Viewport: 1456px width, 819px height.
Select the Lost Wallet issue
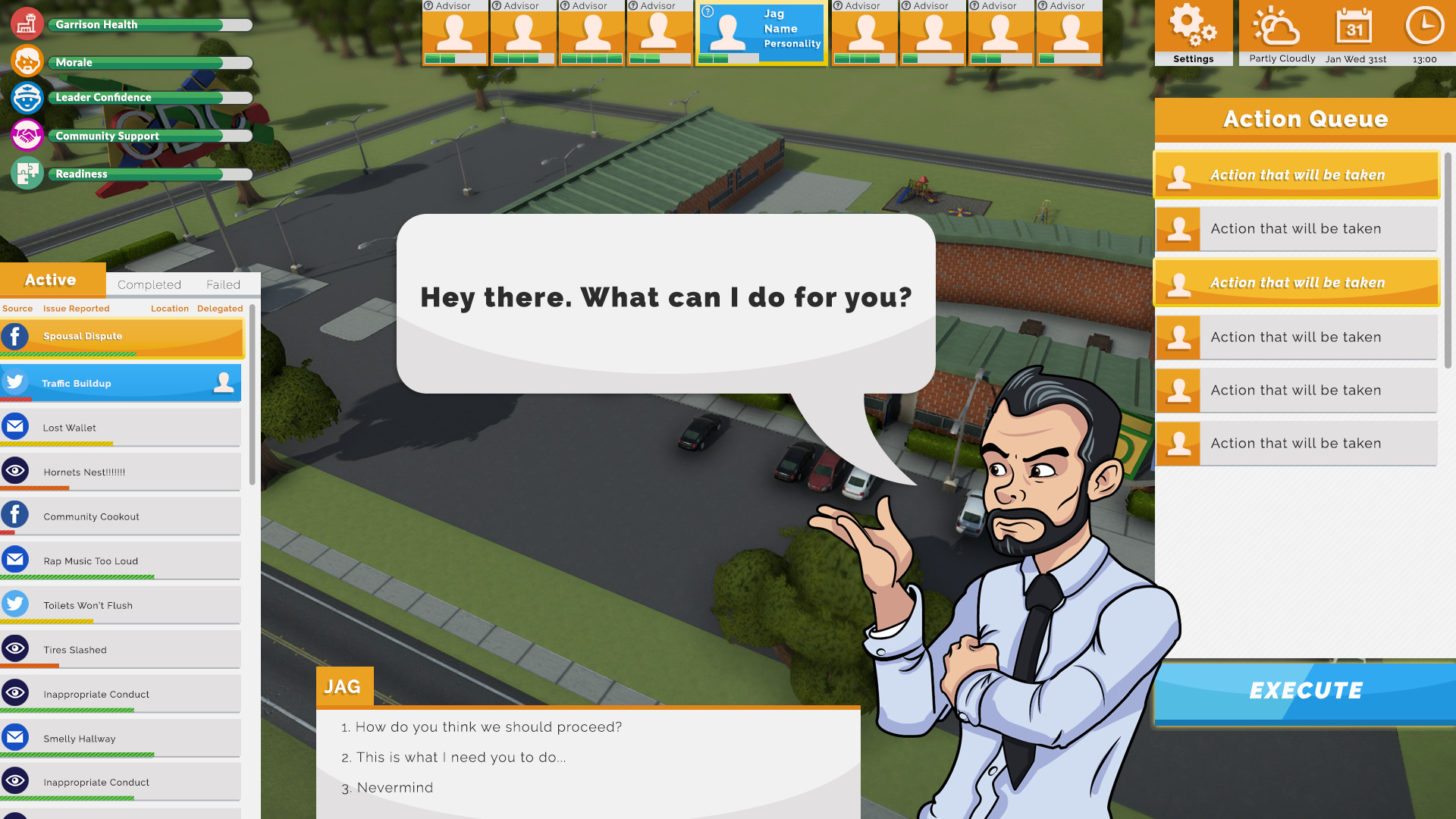tap(121, 428)
